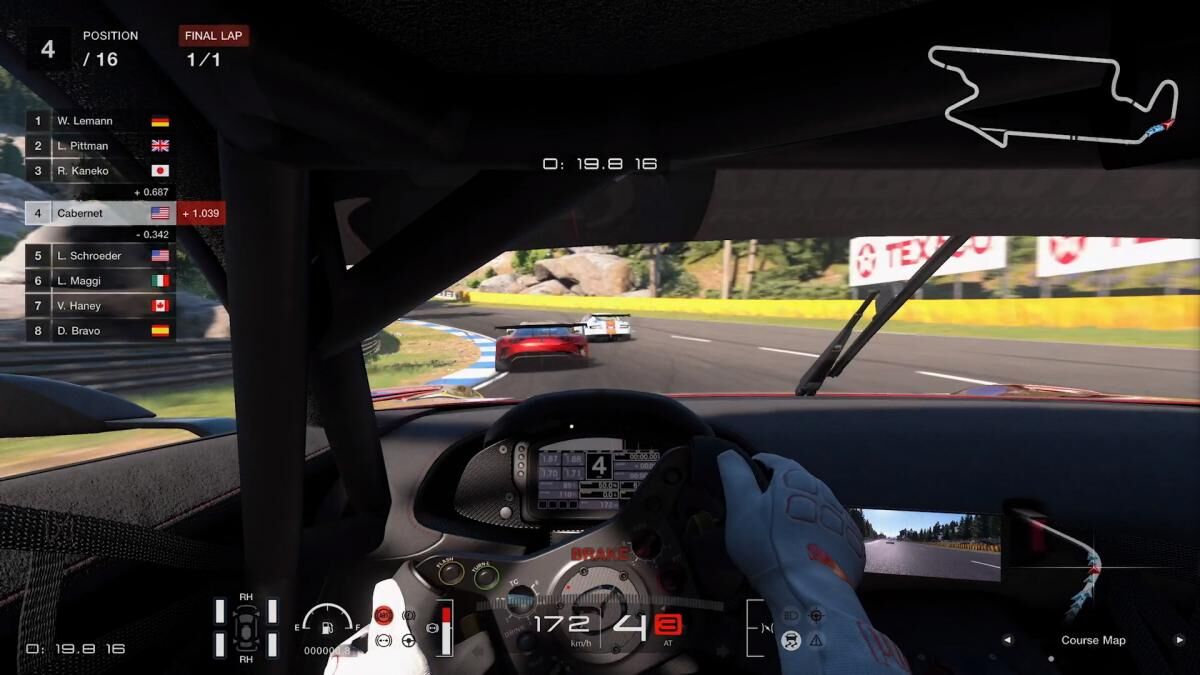The width and height of the screenshot is (1200, 675).
Task: Click the tire wear car diagram
Action: pos(245,628)
